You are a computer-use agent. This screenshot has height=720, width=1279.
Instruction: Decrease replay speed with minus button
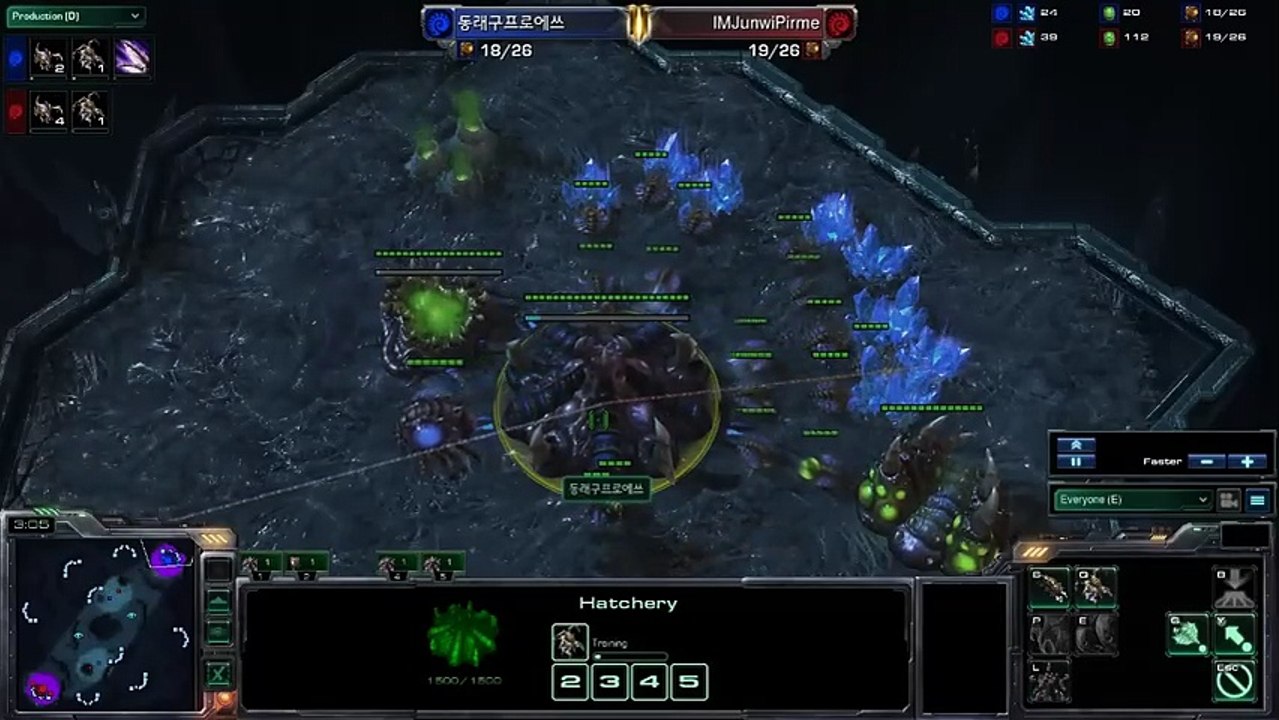click(1207, 462)
